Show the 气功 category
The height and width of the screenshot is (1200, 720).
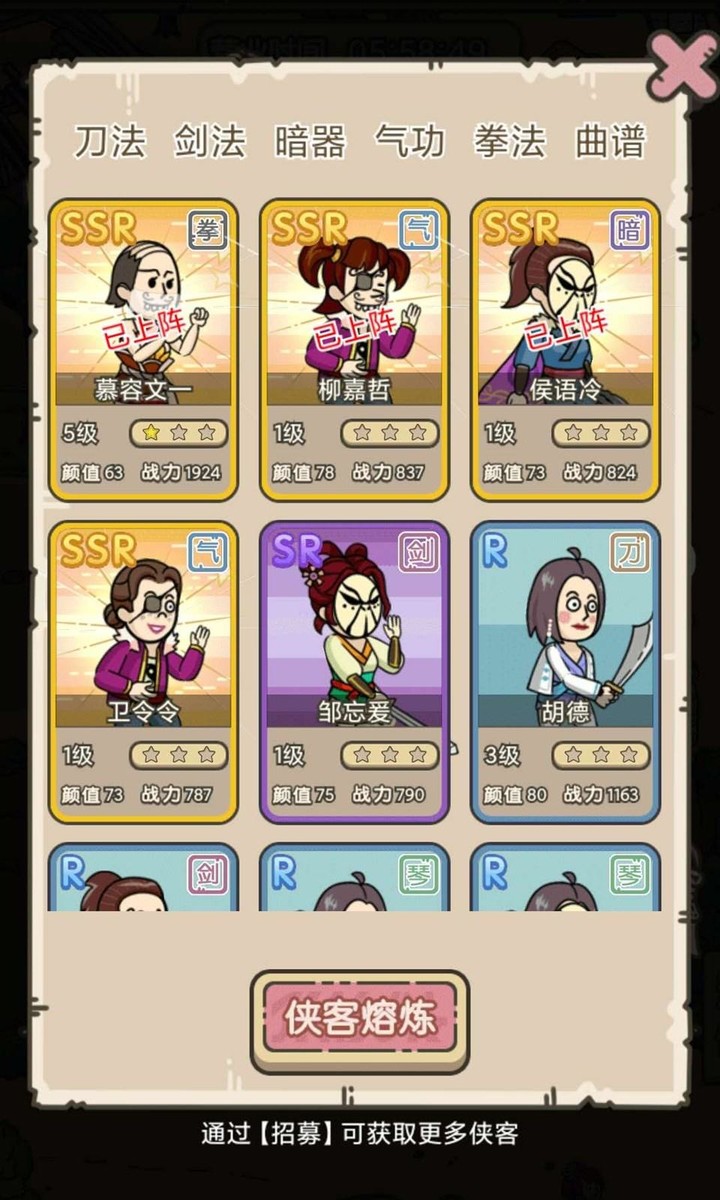coord(410,141)
